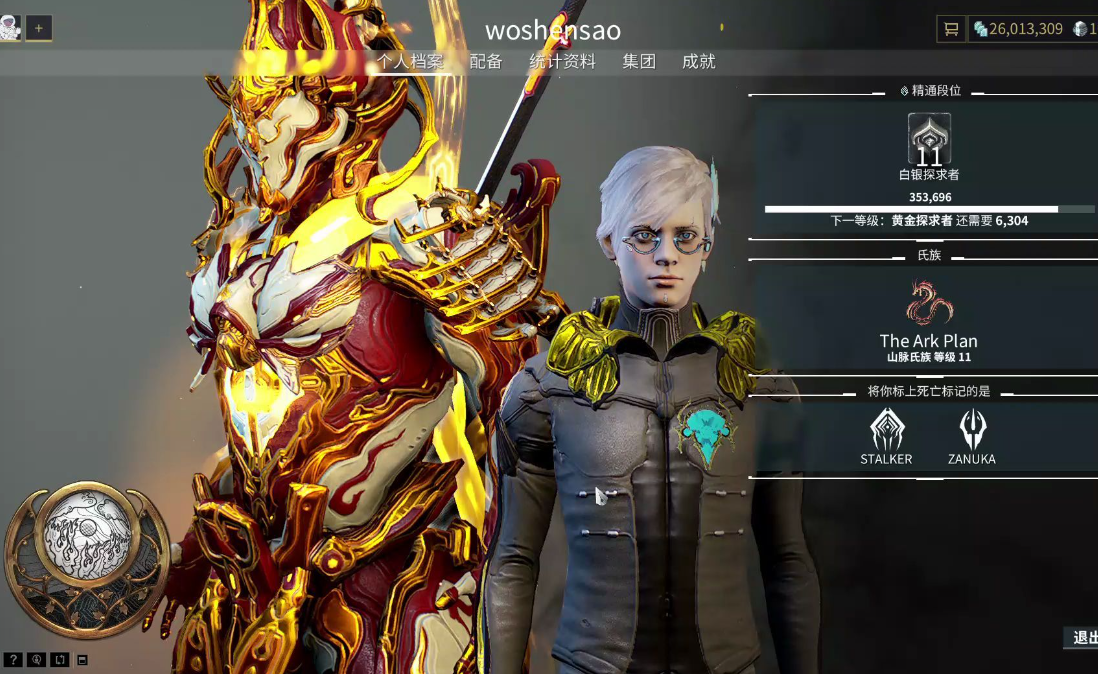Show the 统计资料 statistics tab
1098x674 pixels.
562,62
